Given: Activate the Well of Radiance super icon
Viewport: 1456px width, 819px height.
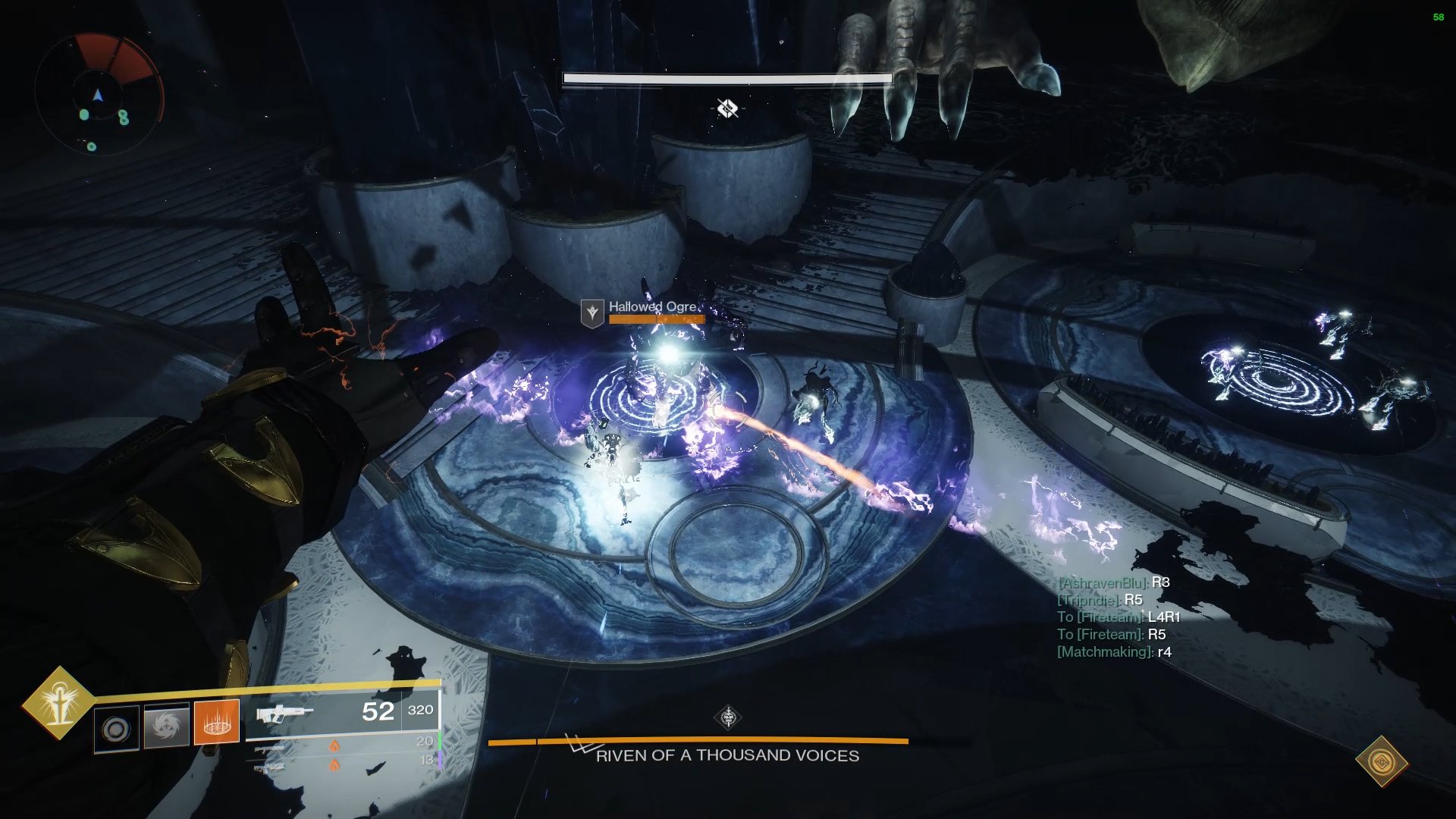Looking at the screenshot, I should 58,704.
